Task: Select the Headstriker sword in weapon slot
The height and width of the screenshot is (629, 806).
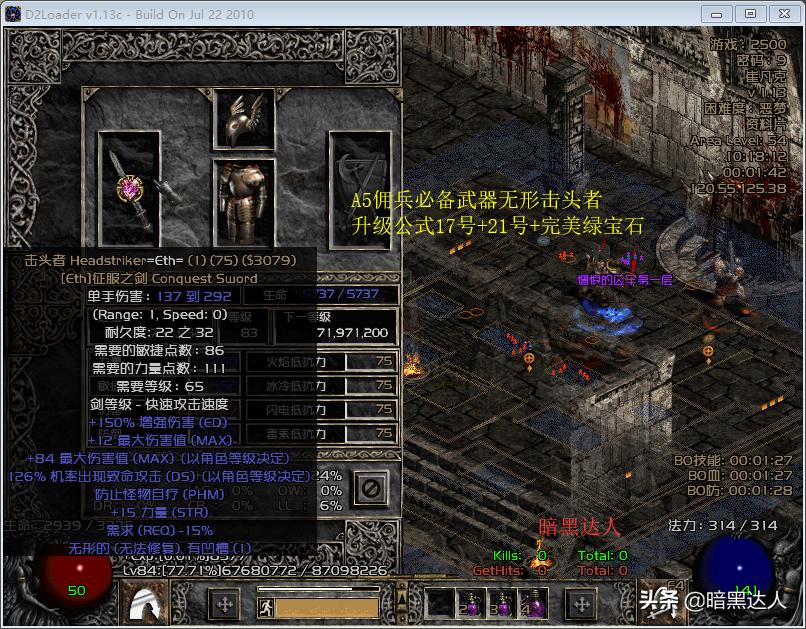Action: pyautogui.click(x=130, y=189)
